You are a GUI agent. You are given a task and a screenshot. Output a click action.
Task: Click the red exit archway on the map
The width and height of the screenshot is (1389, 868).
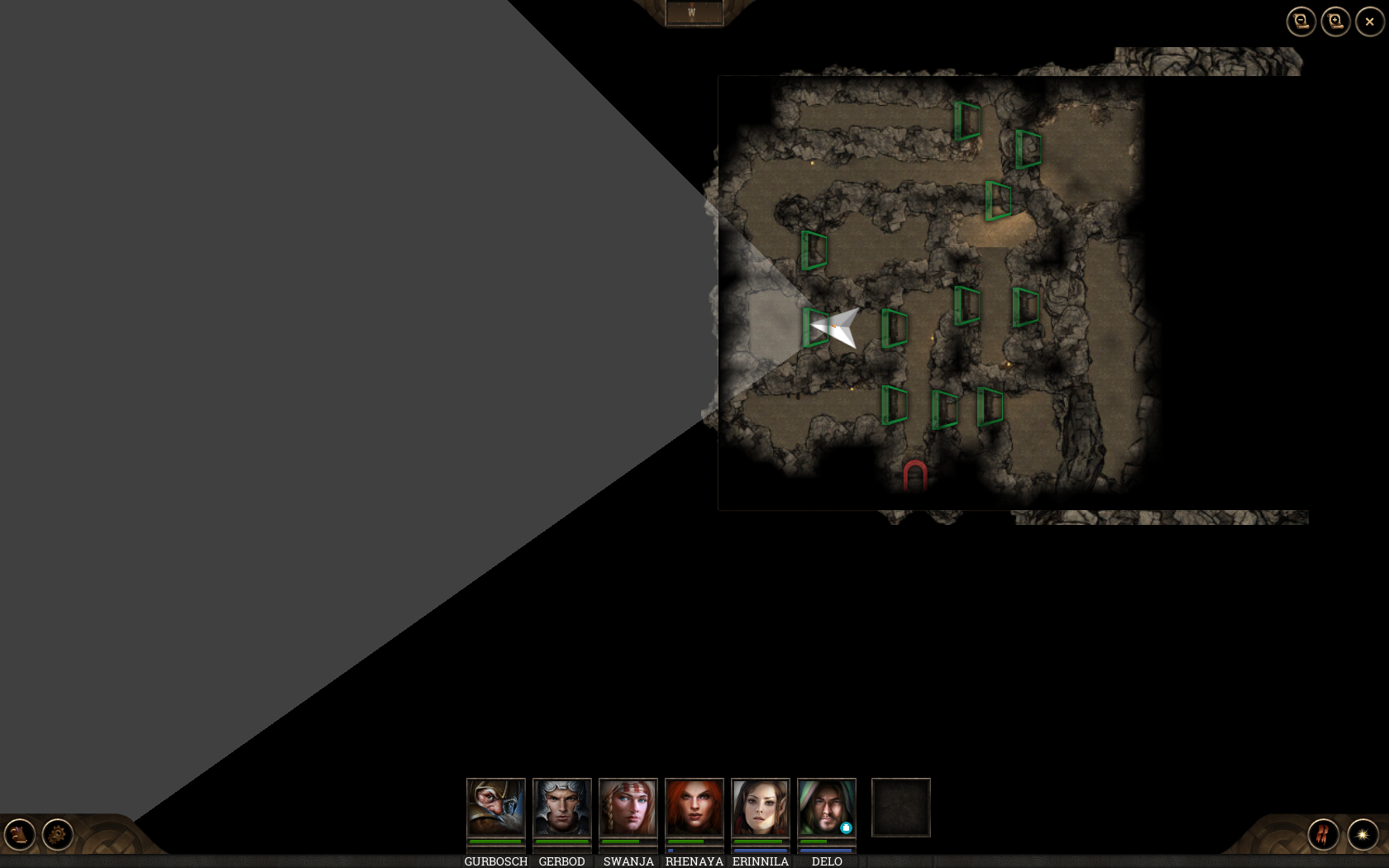pos(915,473)
